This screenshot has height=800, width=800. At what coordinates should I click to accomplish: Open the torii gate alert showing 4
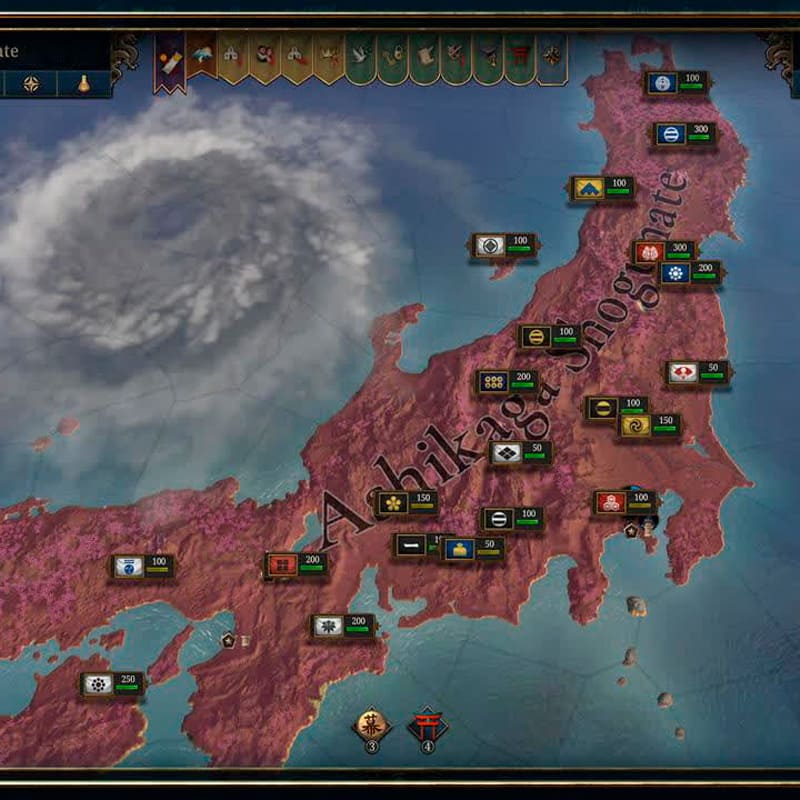(x=427, y=727)
